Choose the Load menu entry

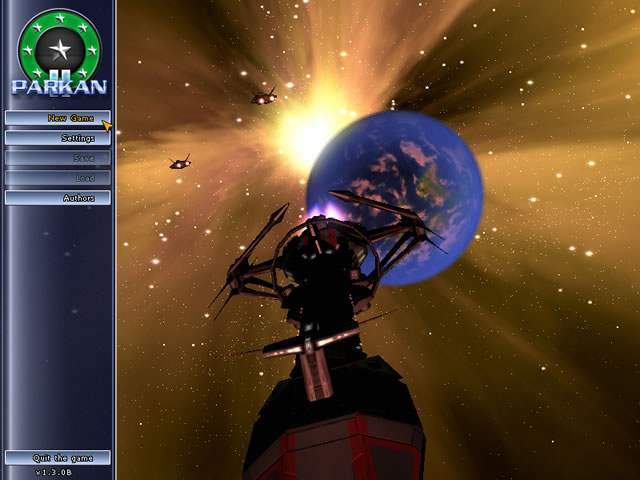click(57, 178)
